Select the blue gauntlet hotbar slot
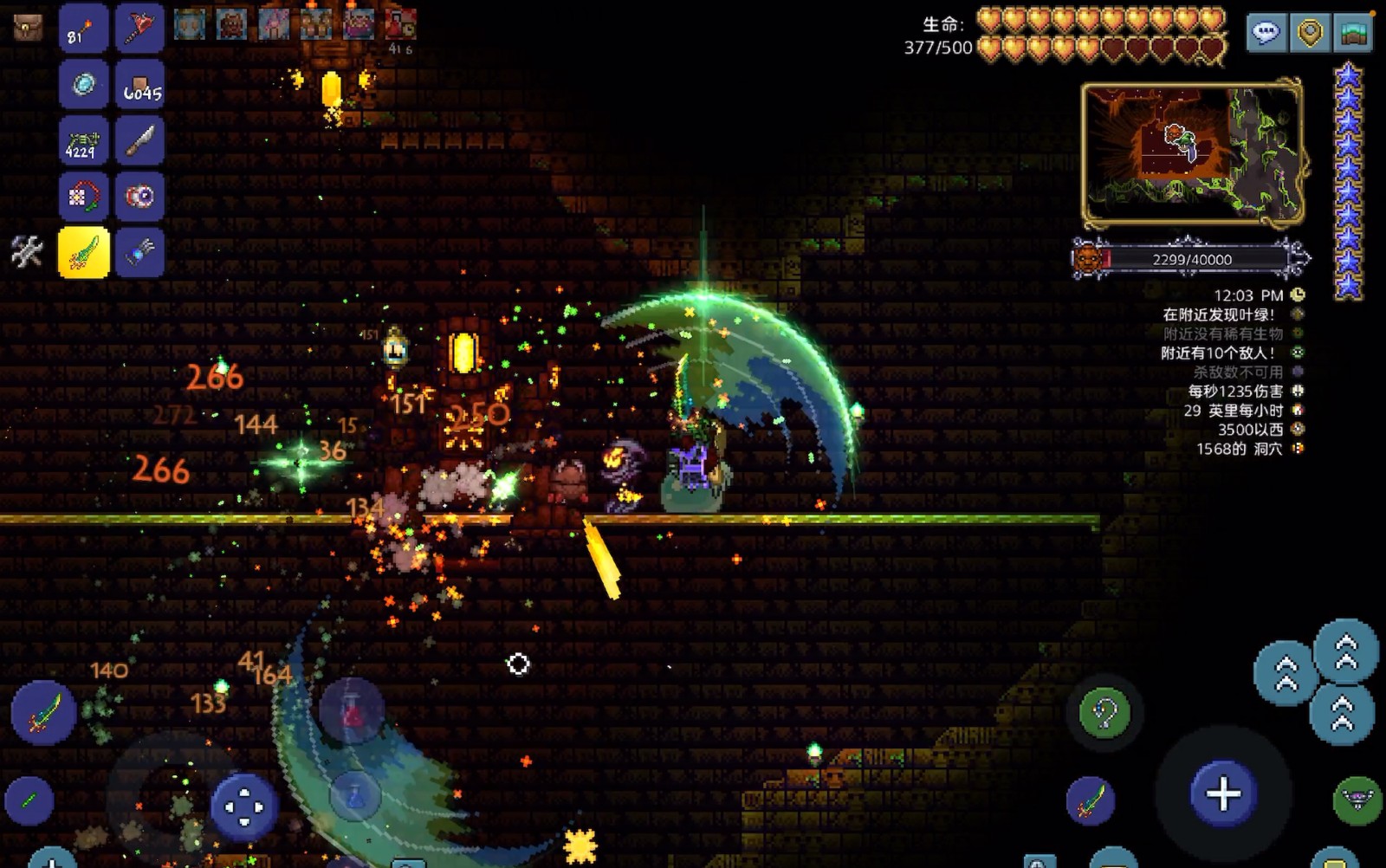1386x868 pixels. pos(139,252)
